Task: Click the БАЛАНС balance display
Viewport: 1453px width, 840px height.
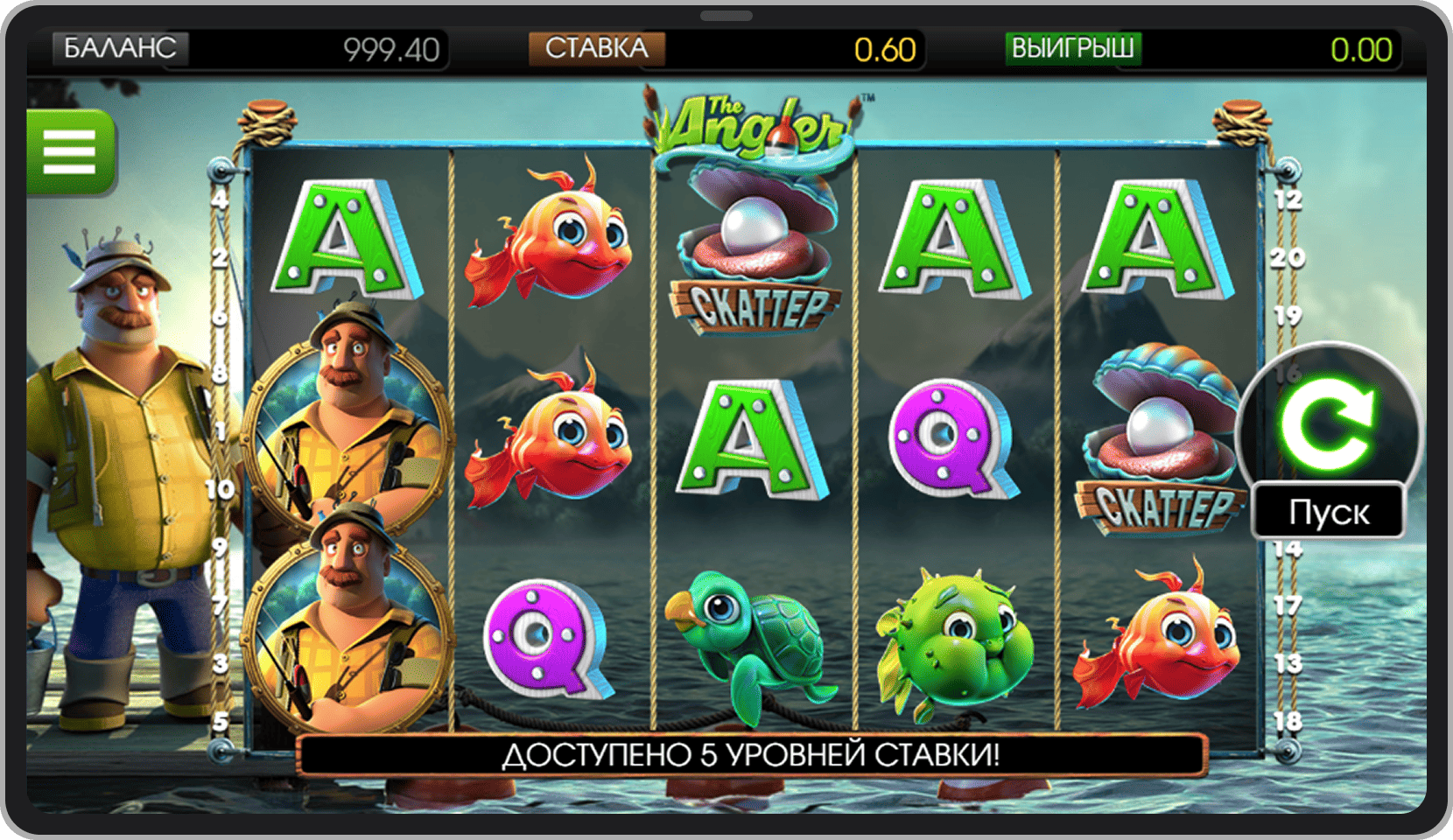Action: coord(123,50)
